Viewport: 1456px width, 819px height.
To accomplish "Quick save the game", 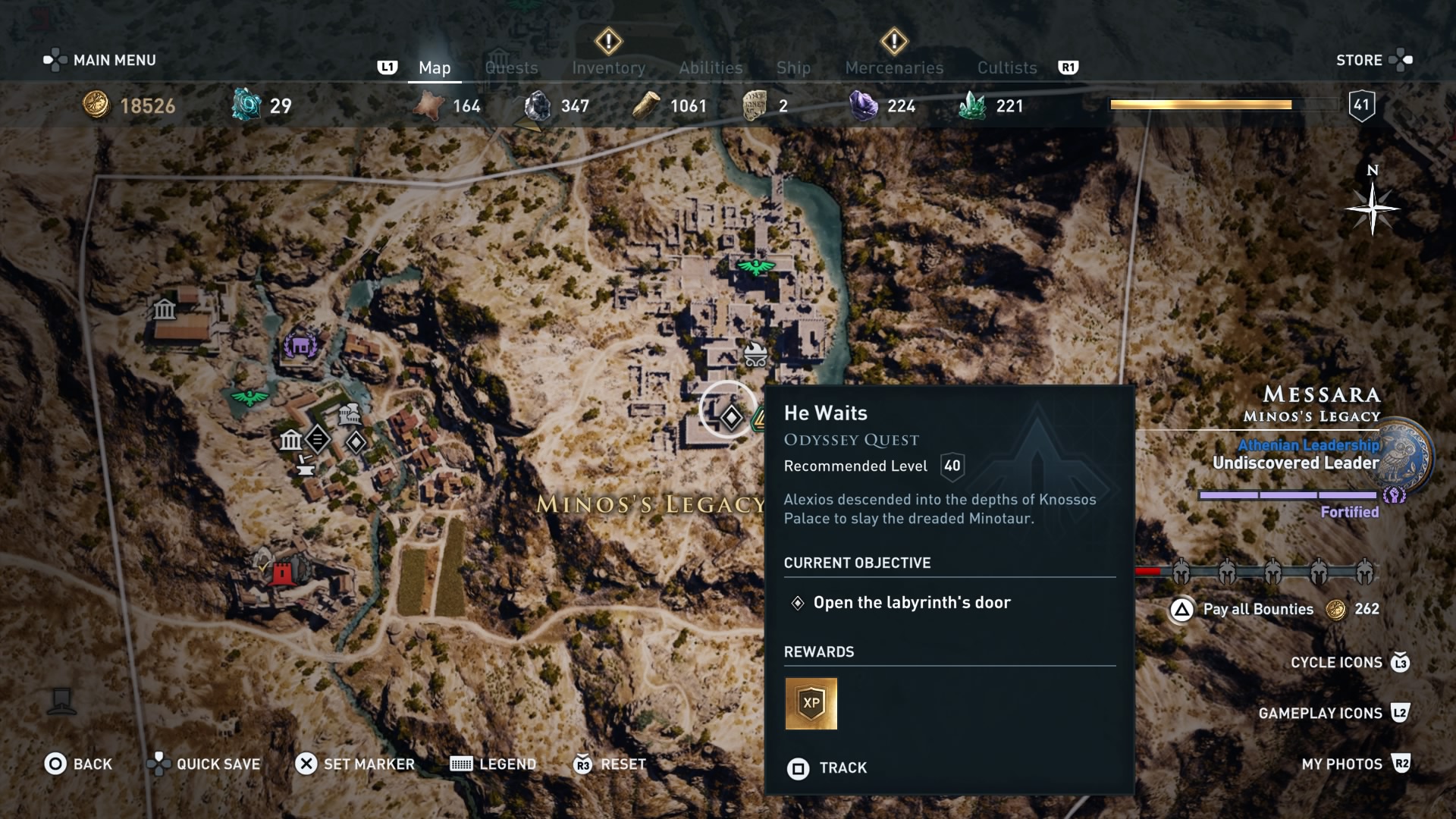I will [x=203, y=764].
